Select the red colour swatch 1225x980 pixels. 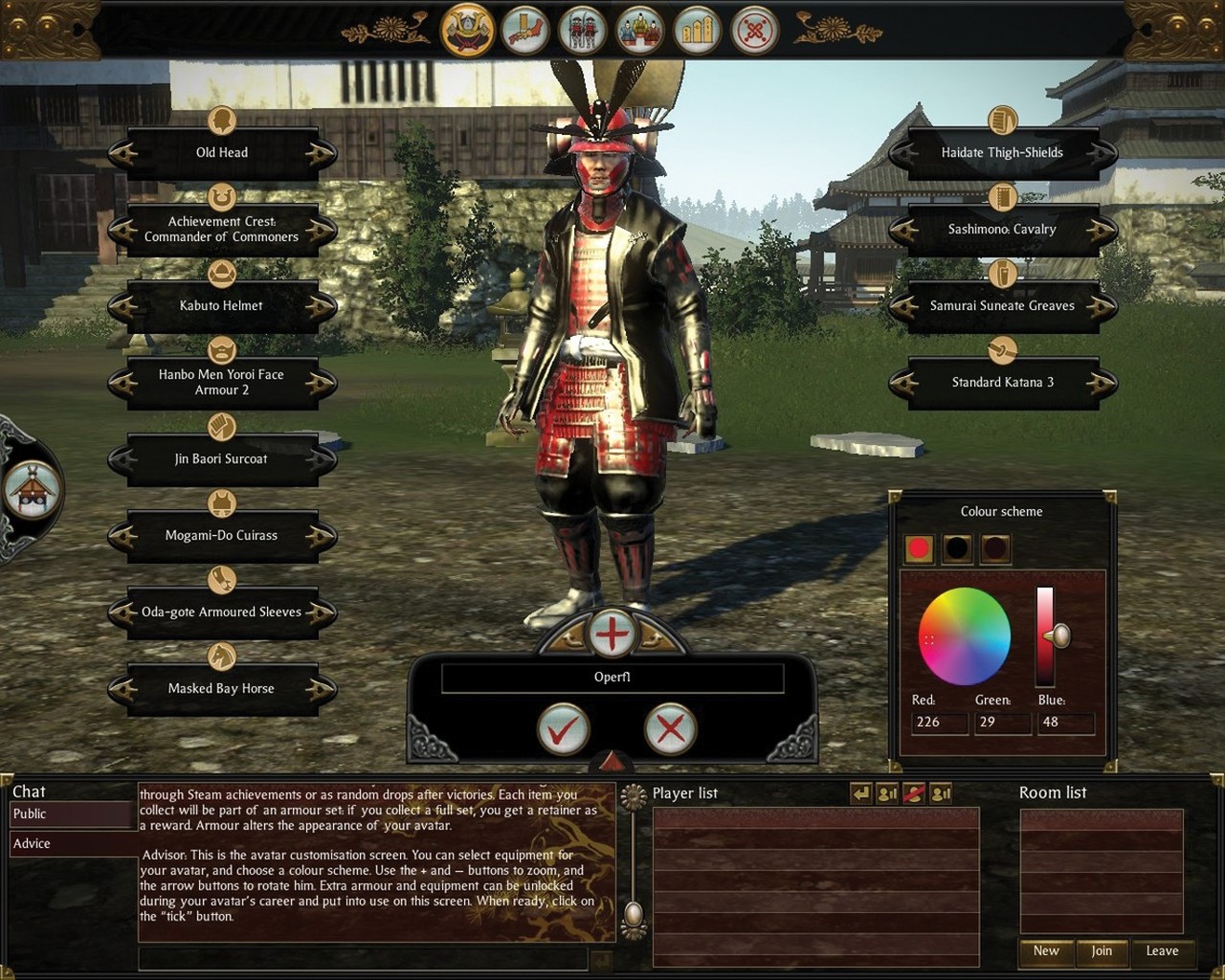(x=920, y=548)
